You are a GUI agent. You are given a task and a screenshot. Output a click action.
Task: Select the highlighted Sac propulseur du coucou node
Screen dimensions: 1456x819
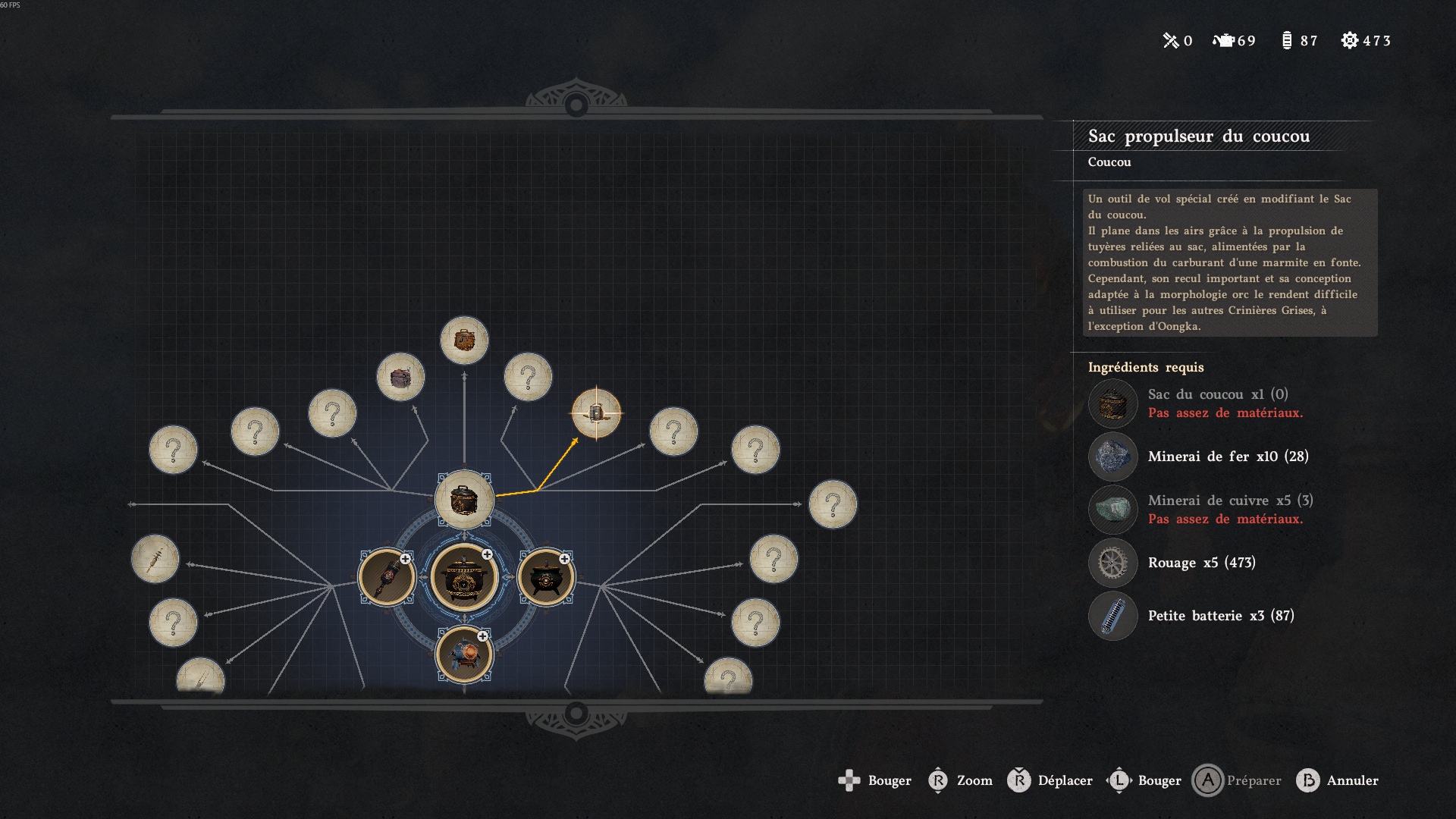click(x=596, y=413)
